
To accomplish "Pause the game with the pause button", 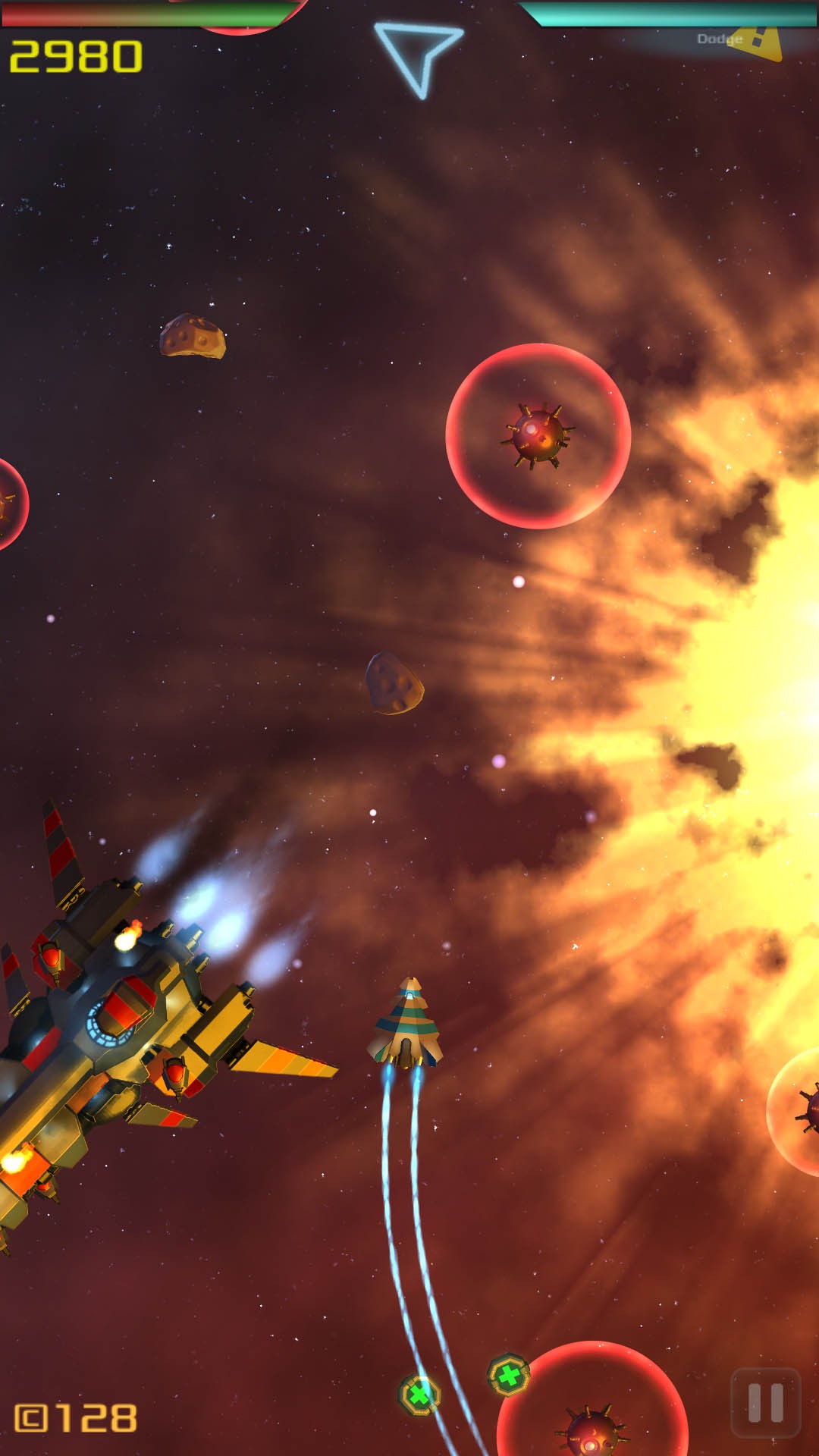I will tap(765, 1402).
